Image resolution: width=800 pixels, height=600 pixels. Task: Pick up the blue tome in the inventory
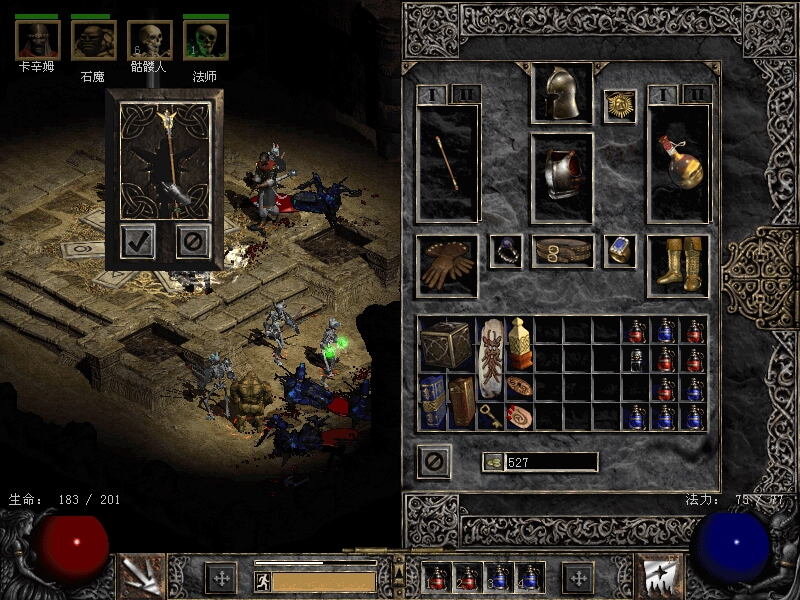[432, 401]
